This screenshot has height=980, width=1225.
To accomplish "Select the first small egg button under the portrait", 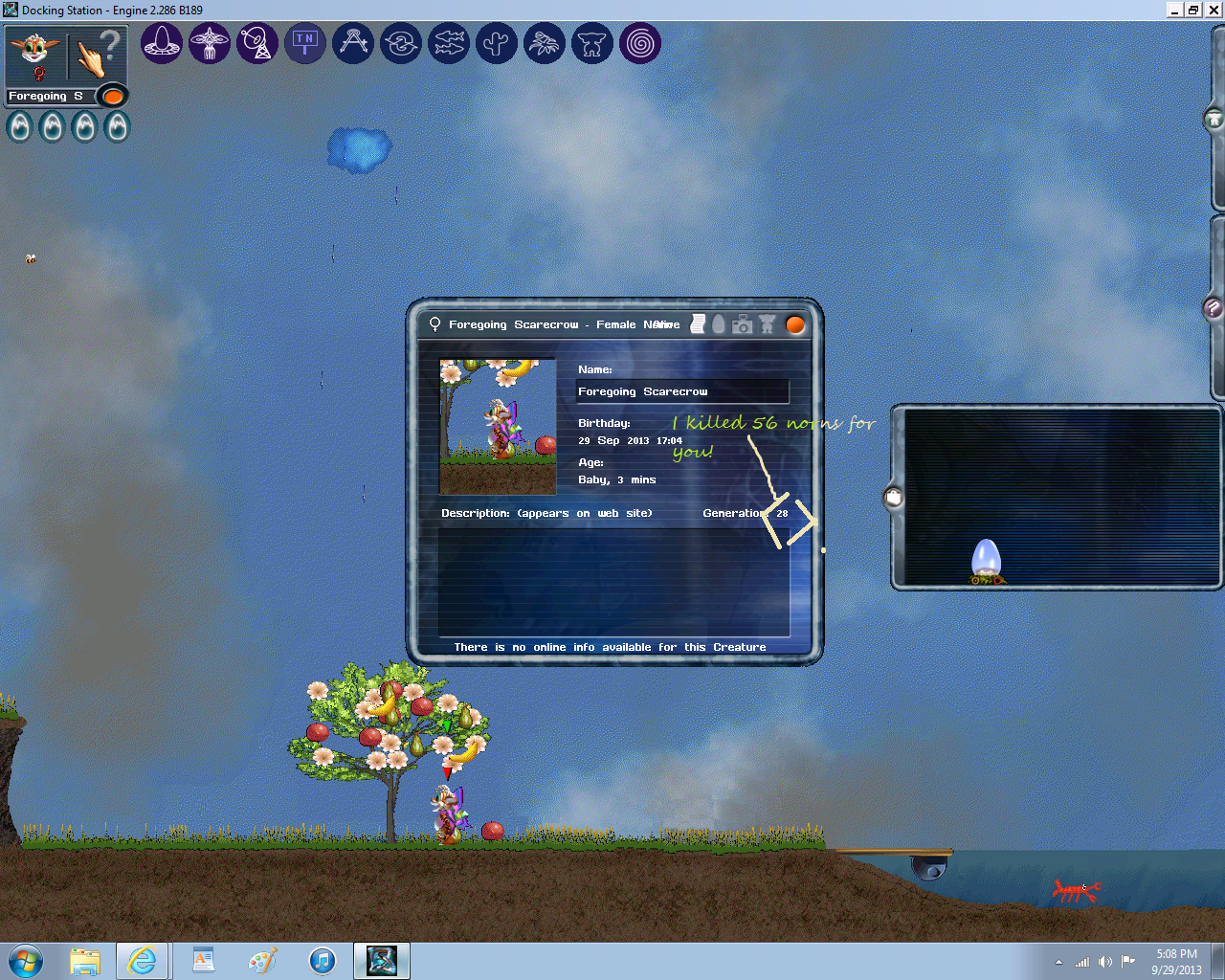I will coord(18,125).
